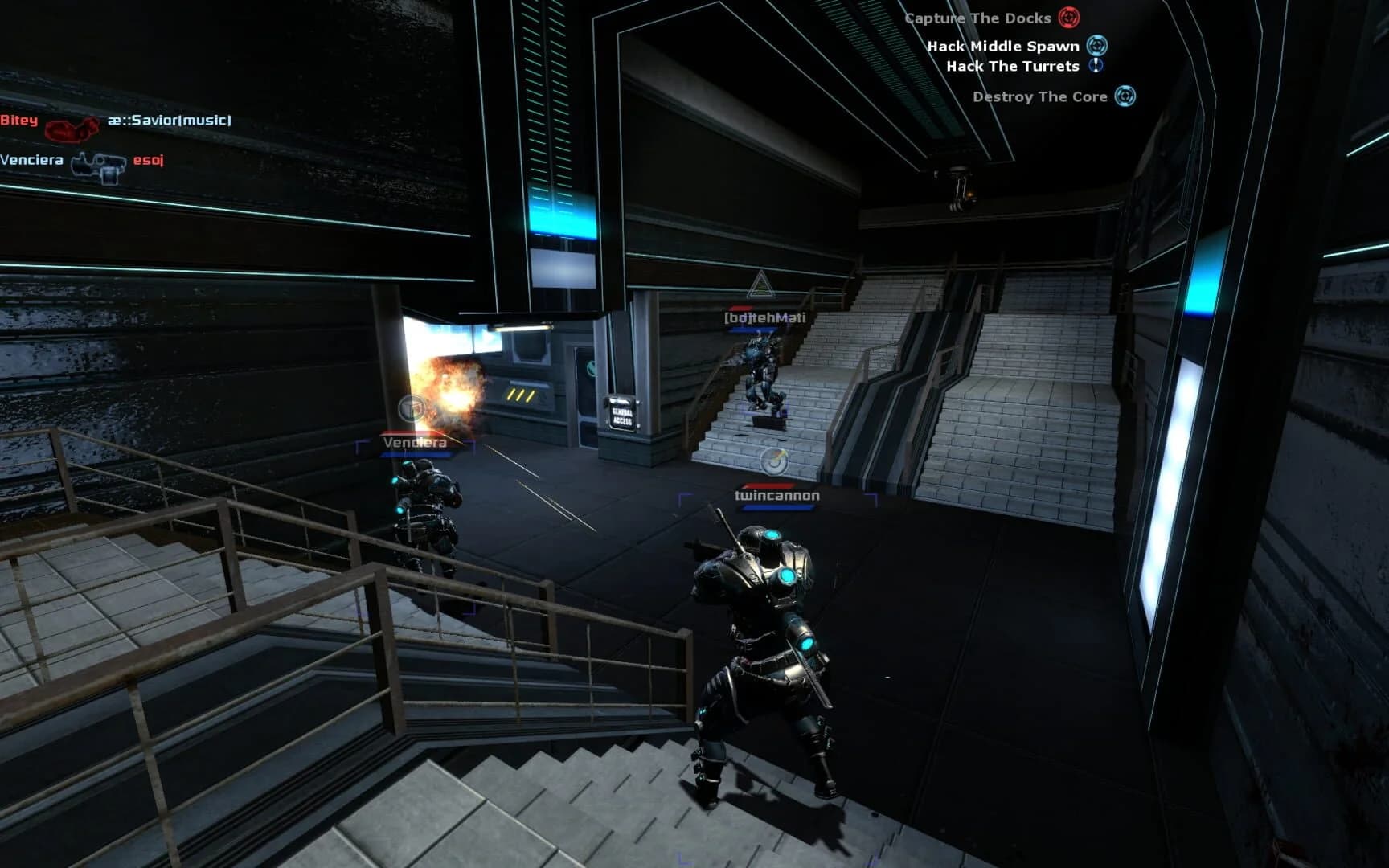This screenshot has height=868, width=1389.
Task: Click the GENERAL ACCESS wall sign
Action: point(625,413)
